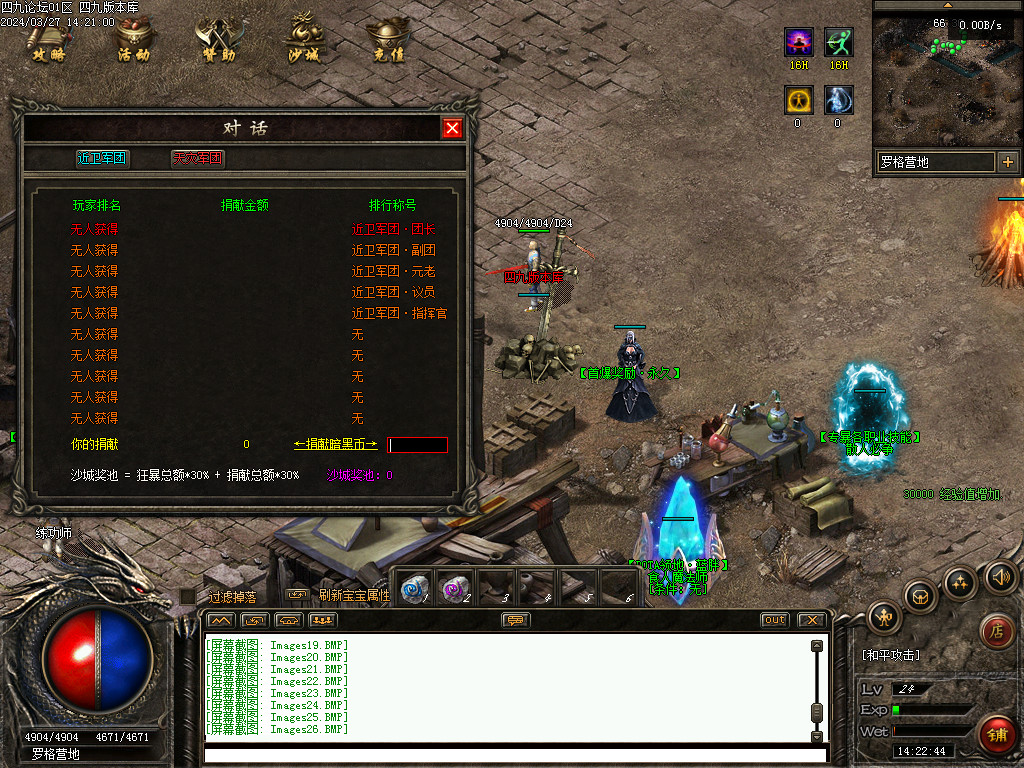Screen dimensions: 1024x768
Task: Focus the donation amount input box
Action: pyautogui.click(x=418, y=445)
